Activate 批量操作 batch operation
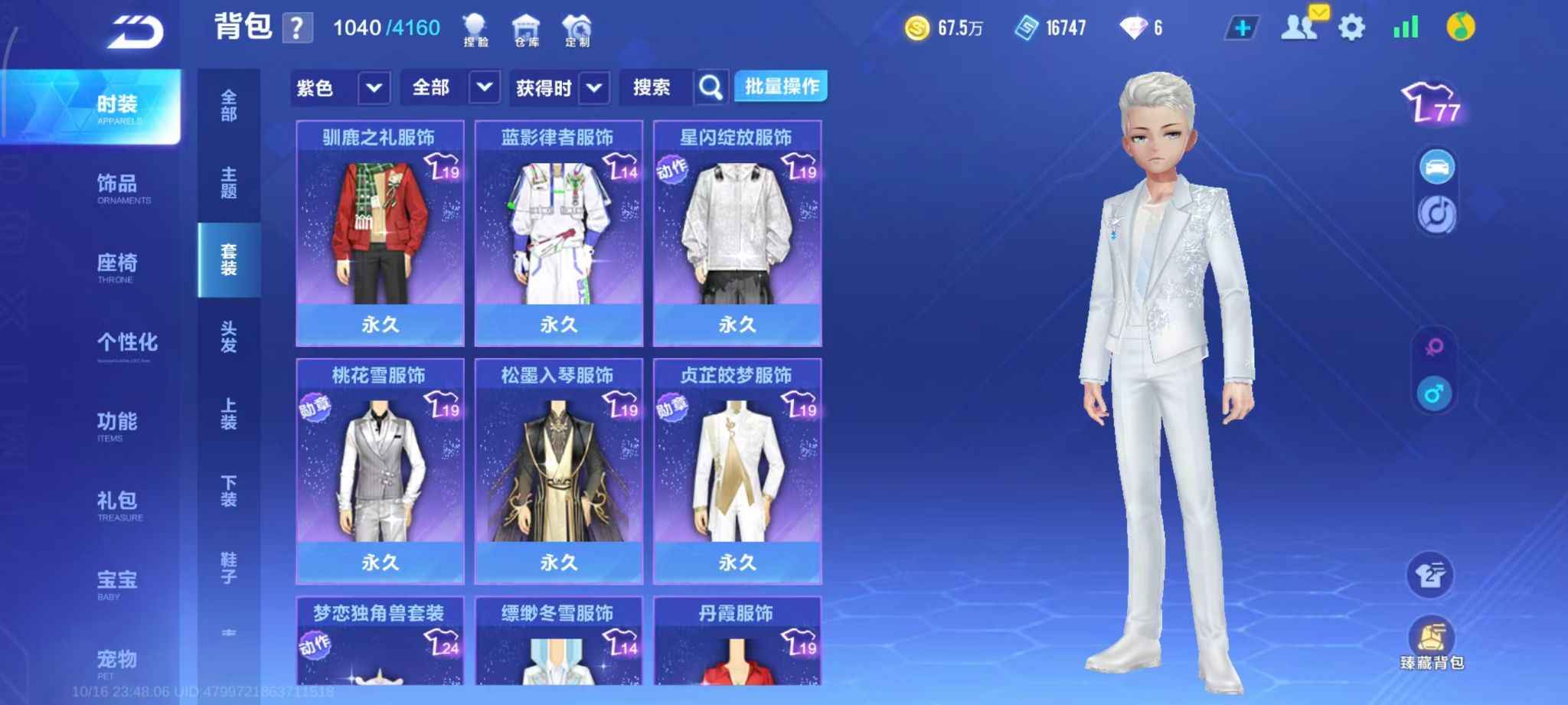Image resolution: width=1568 pixels, height=705 pixels. click(781, 86)
